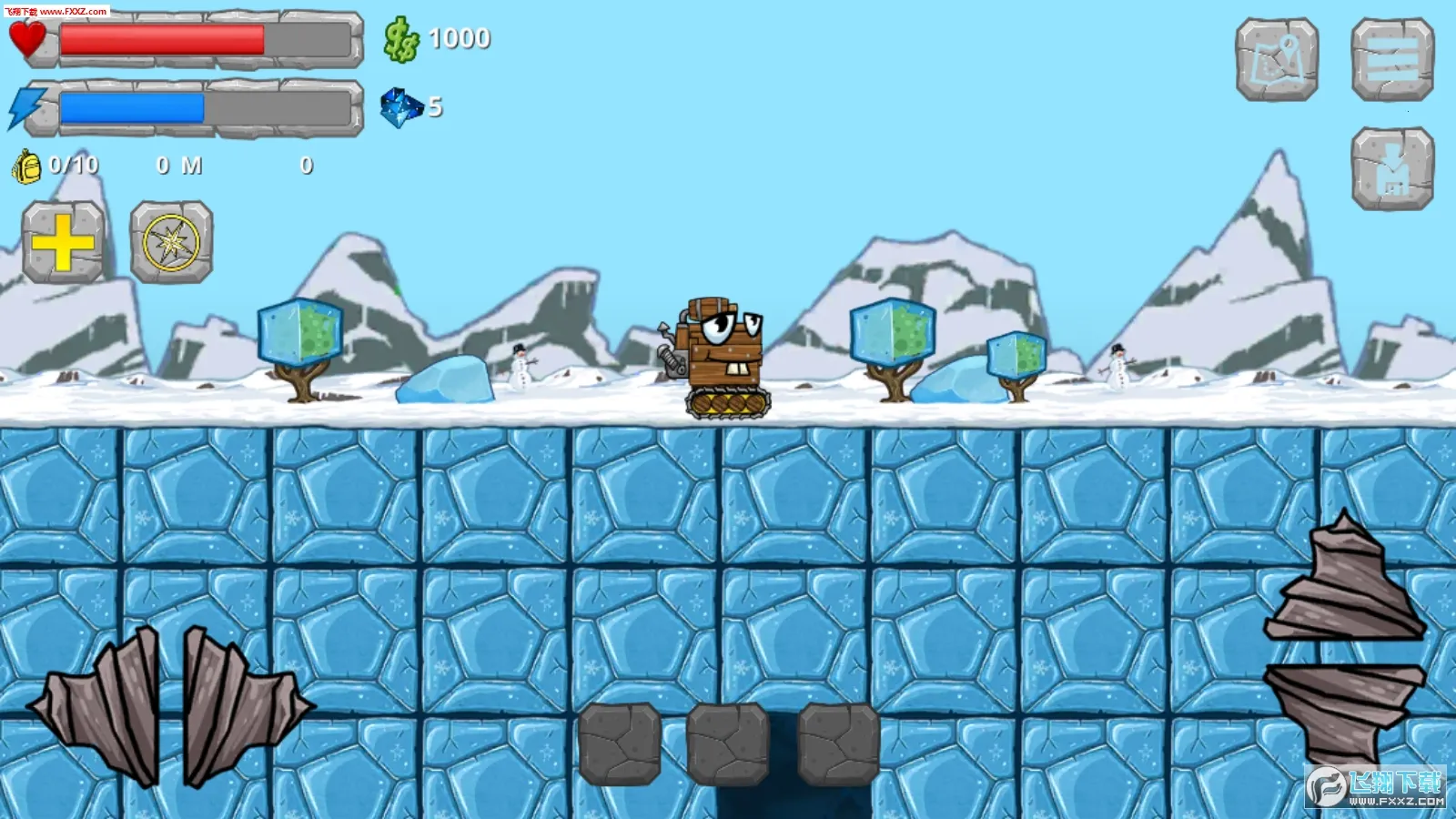Open the map with the location pin
This screenshot has height=819, width=1456.
[1277, 59]
